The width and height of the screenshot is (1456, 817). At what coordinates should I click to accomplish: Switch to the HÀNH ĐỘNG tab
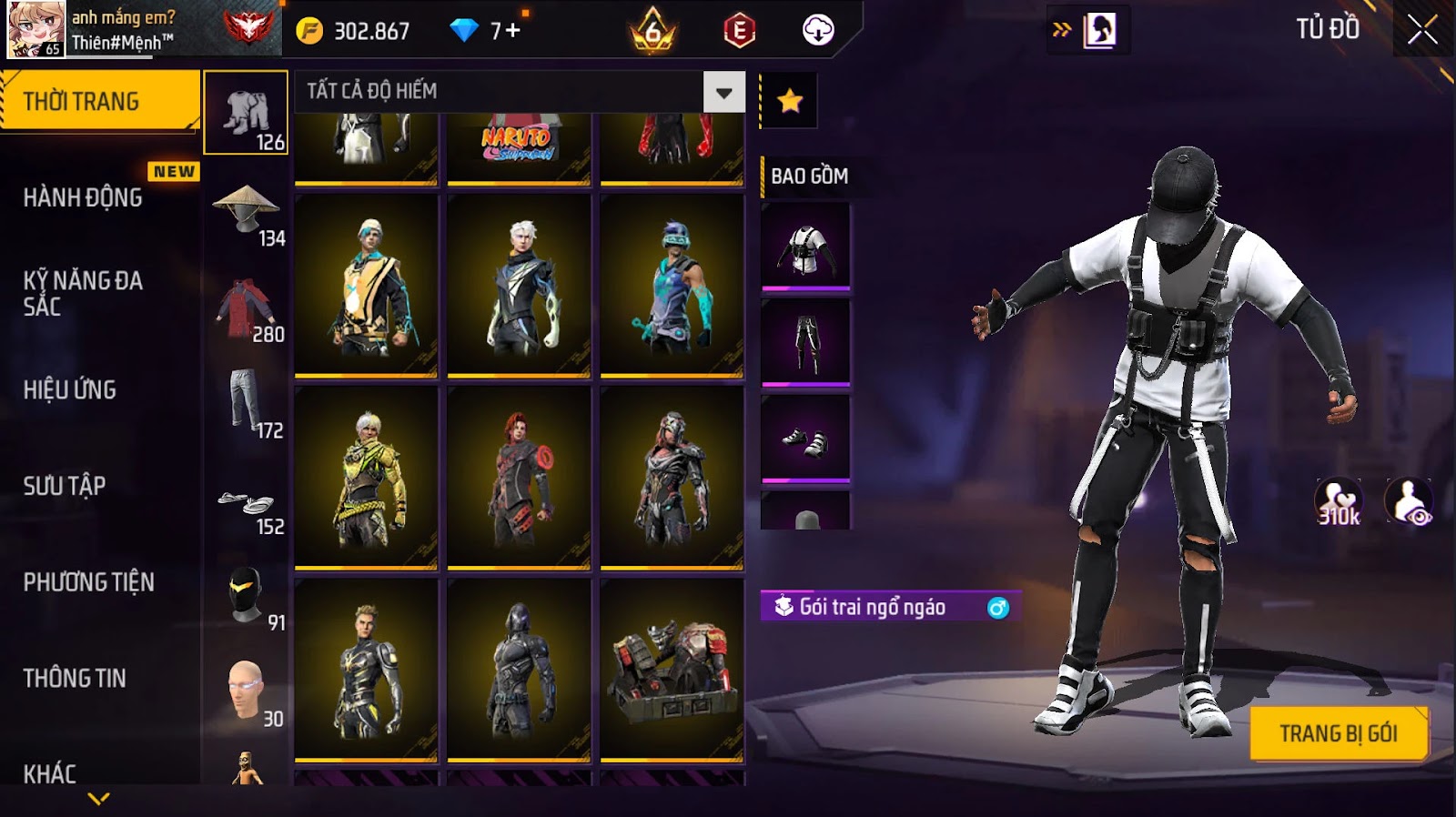(x=84, y=197)
